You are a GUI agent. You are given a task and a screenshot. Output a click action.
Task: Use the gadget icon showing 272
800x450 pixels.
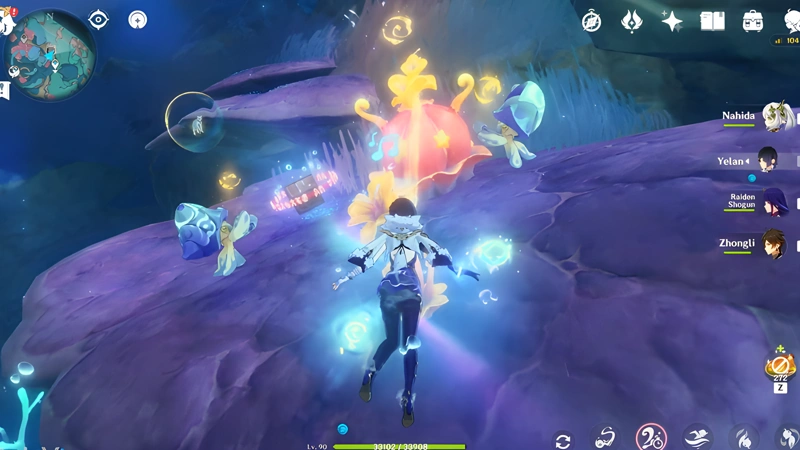(x=779, y=368)
